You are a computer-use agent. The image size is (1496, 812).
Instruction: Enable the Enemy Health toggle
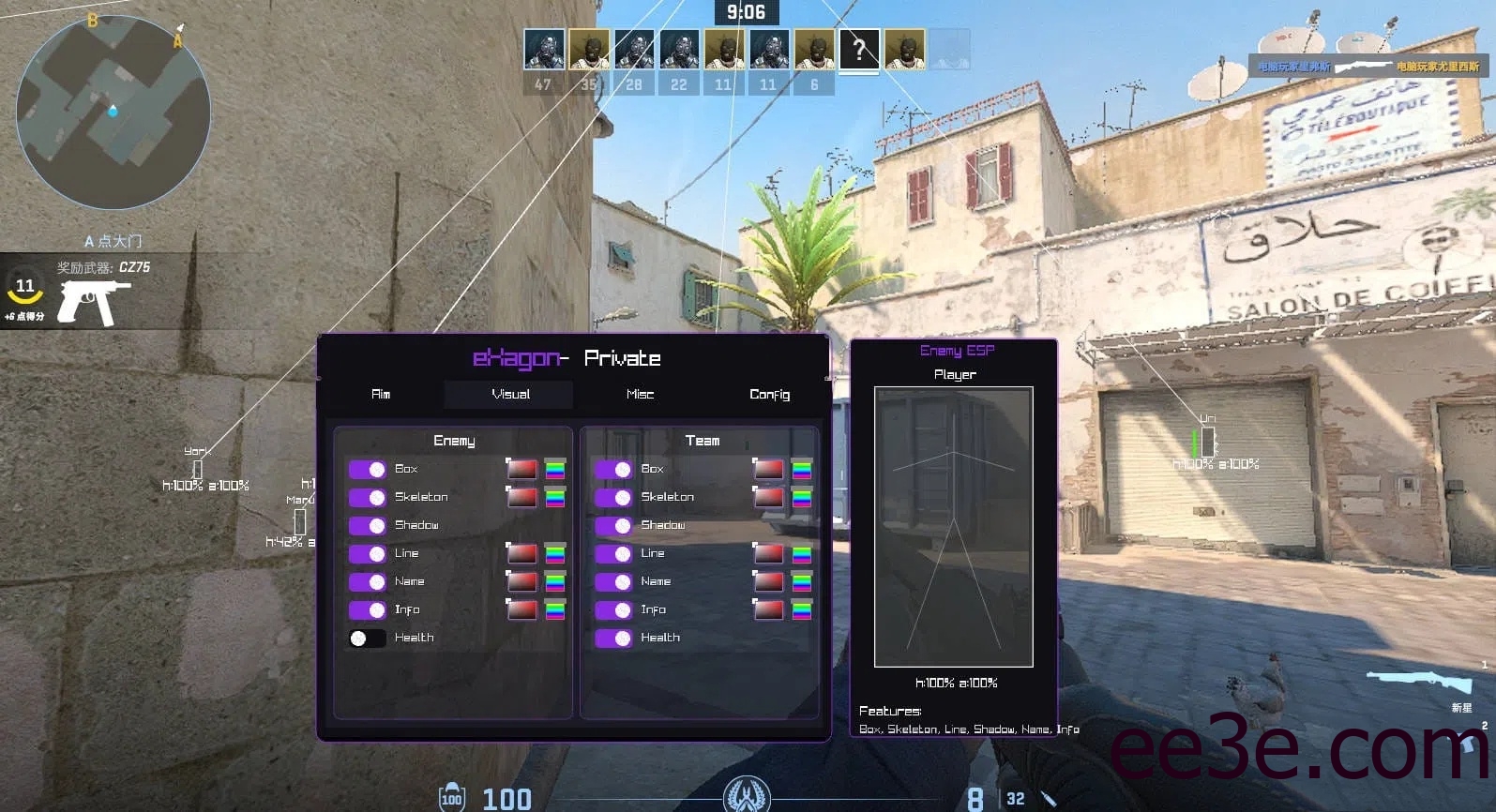(x=368, y=639)
